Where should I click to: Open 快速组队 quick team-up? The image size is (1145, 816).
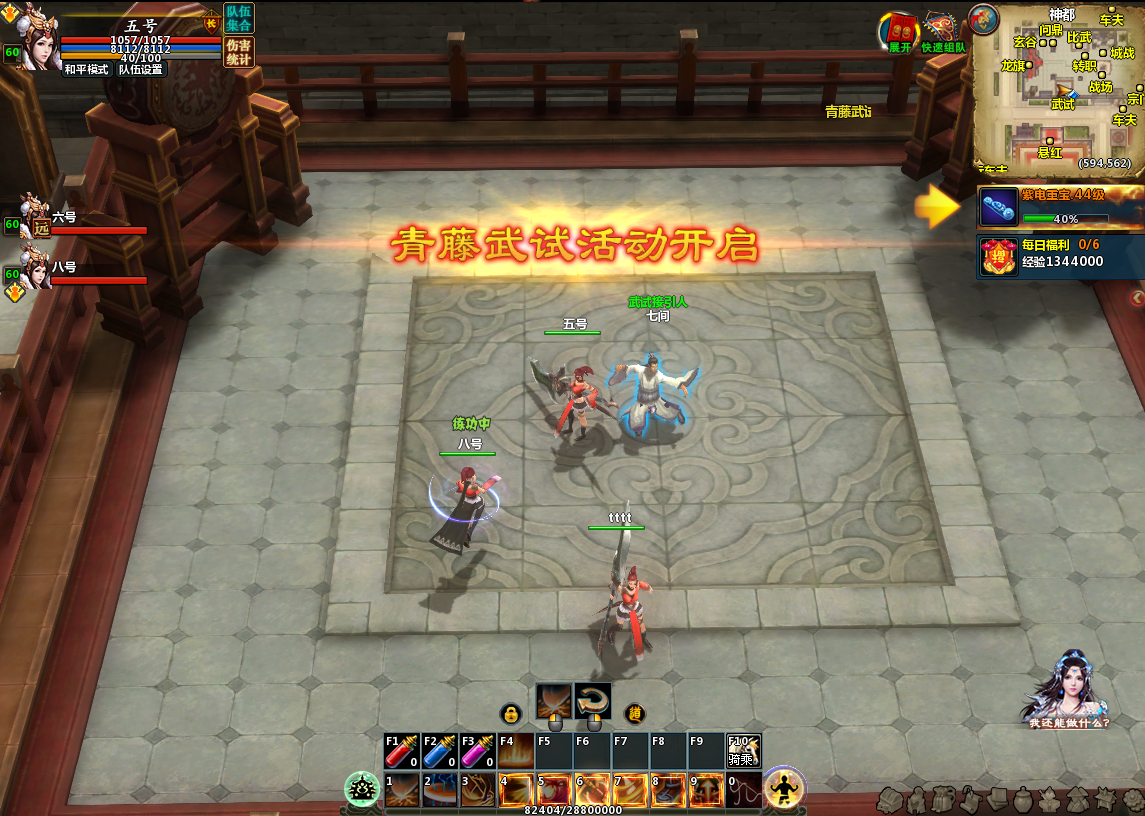pyautogui.click(x=942, y=32)
